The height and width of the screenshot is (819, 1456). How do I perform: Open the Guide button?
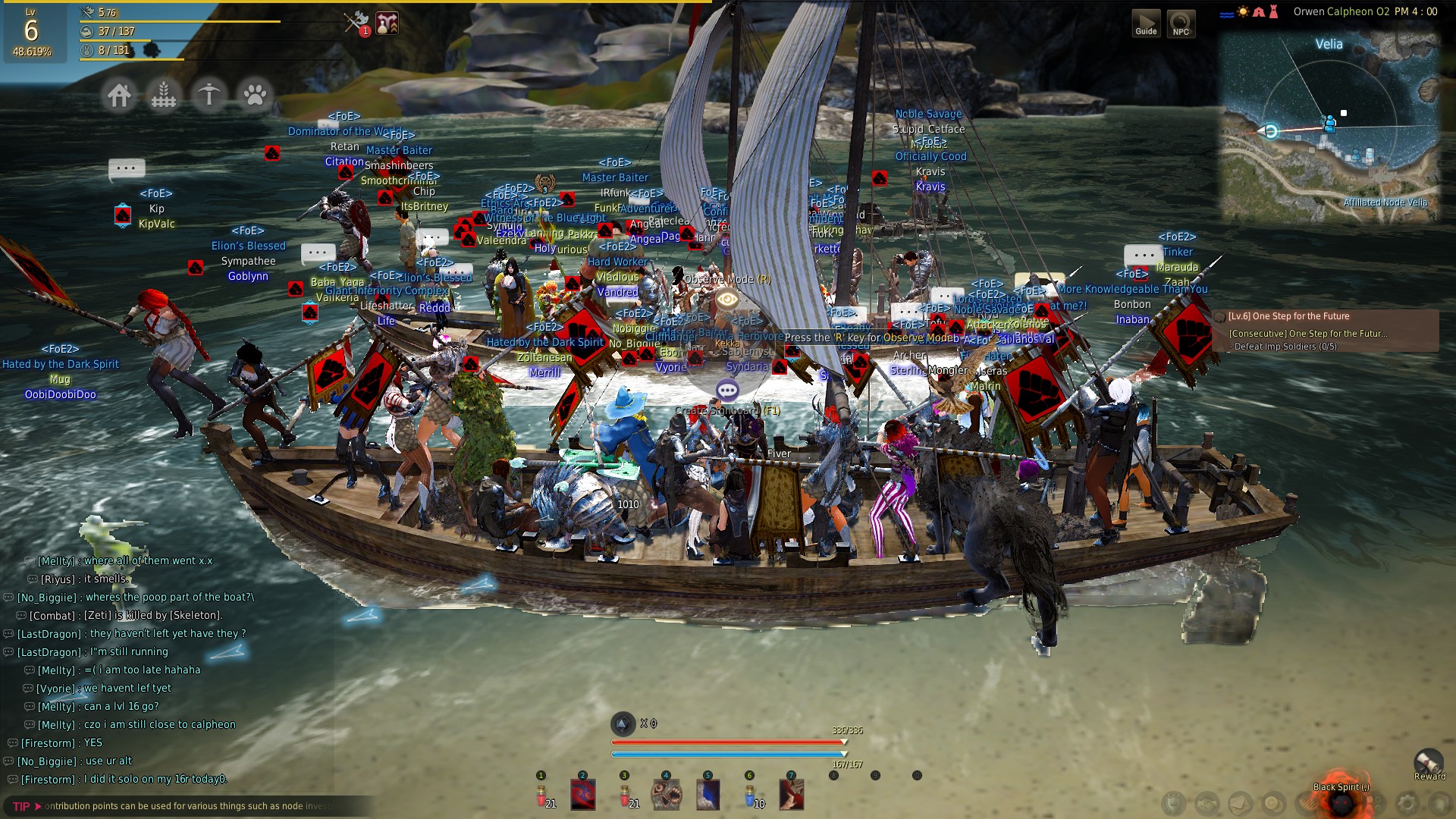(1146, 23)
